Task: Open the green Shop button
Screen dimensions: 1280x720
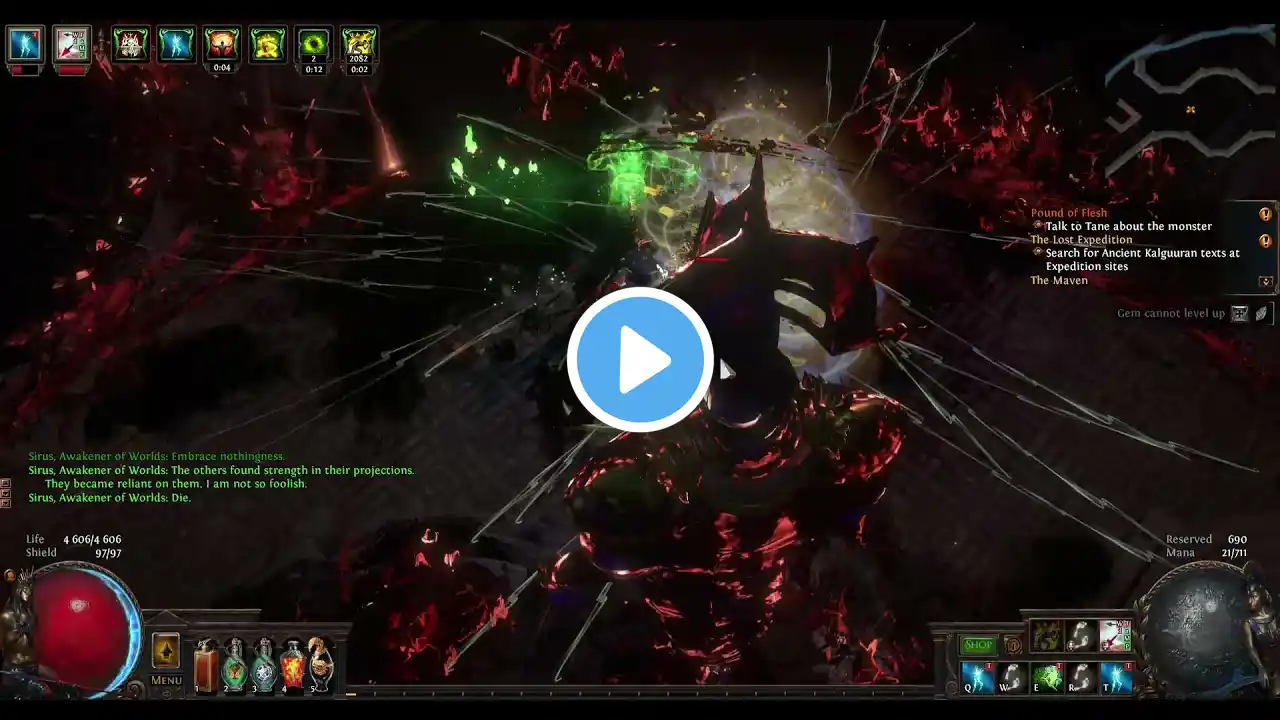Action: pyautogui.click(x=978, y=645)
